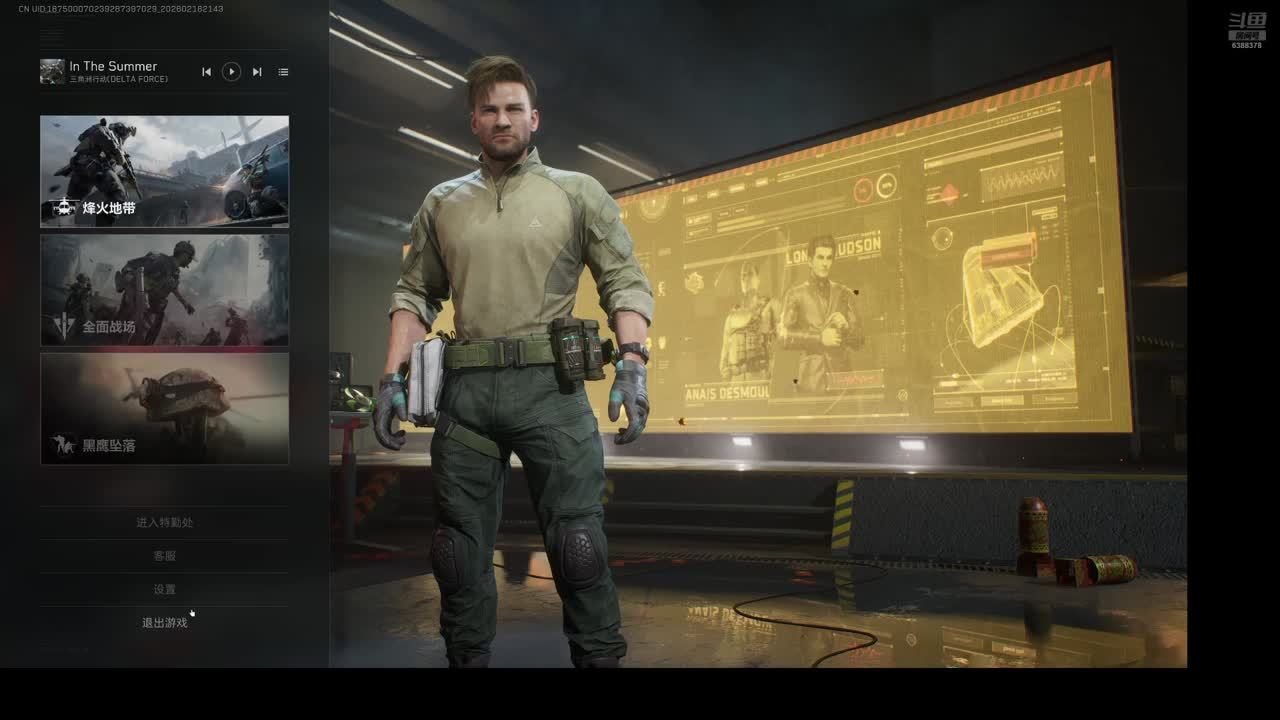This screenshot has width=1280, height=720.
Task: Open the 设置 settings menu
Action: pos(164,590)
